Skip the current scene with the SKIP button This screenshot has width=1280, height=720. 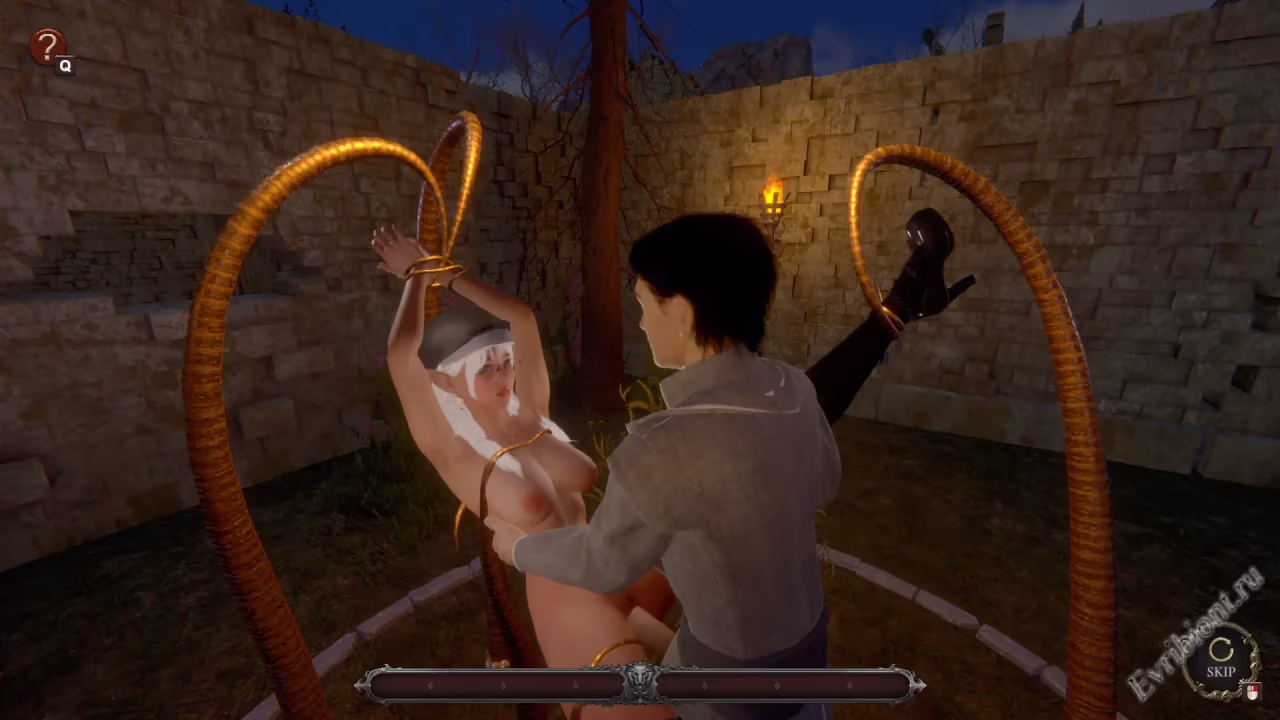click(1220, 661)
